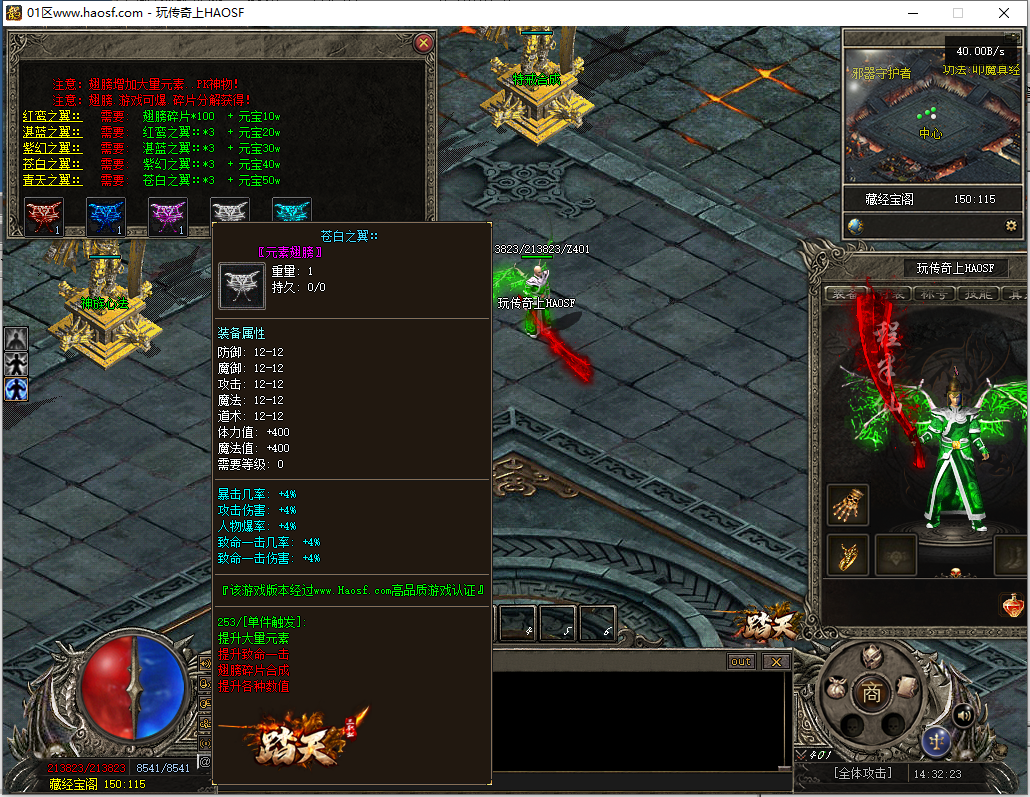Click the globe icon under the minimap

click(855, 226)
